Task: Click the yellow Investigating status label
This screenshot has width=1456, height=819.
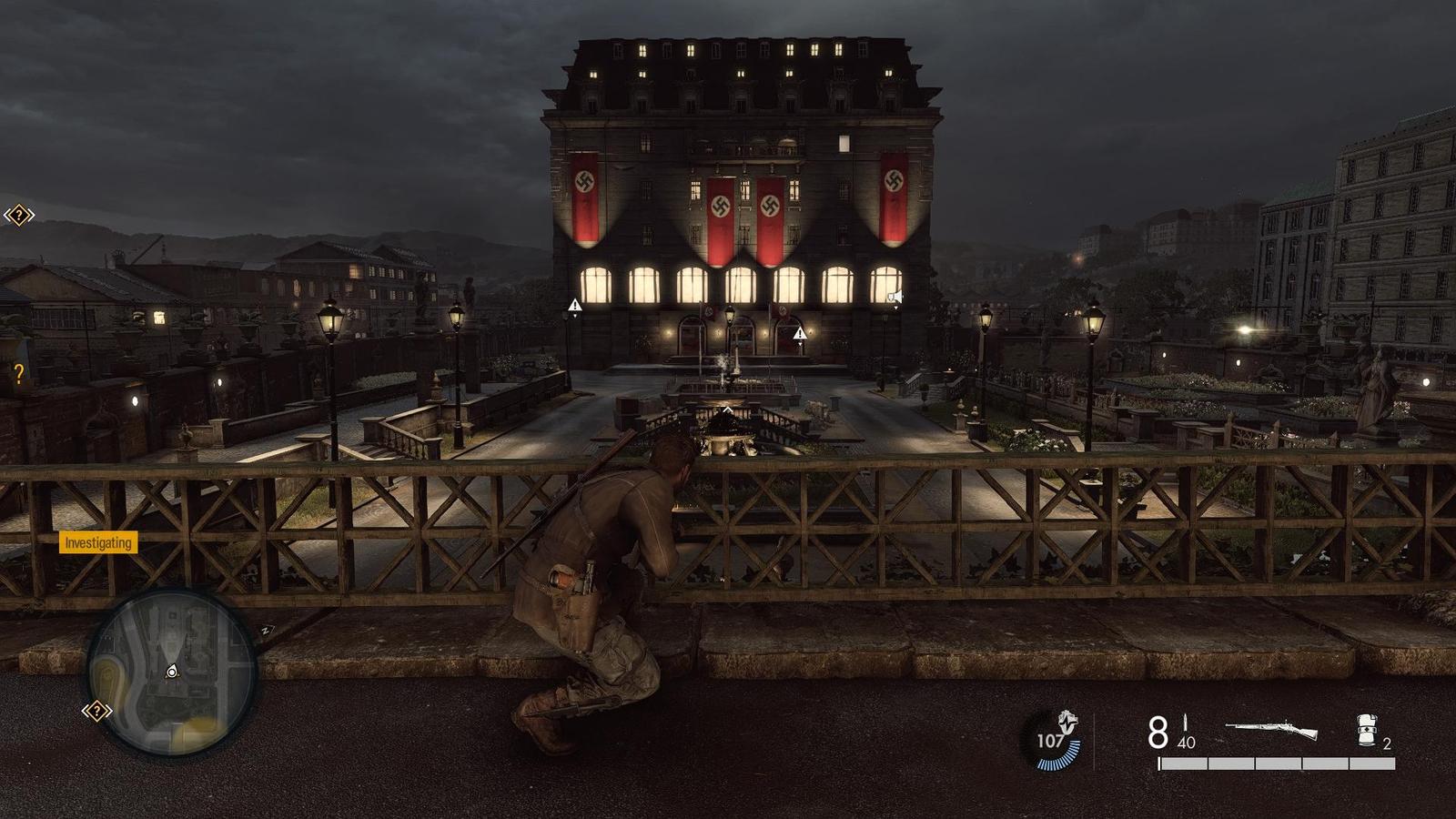Action: [x=98, y=542]
